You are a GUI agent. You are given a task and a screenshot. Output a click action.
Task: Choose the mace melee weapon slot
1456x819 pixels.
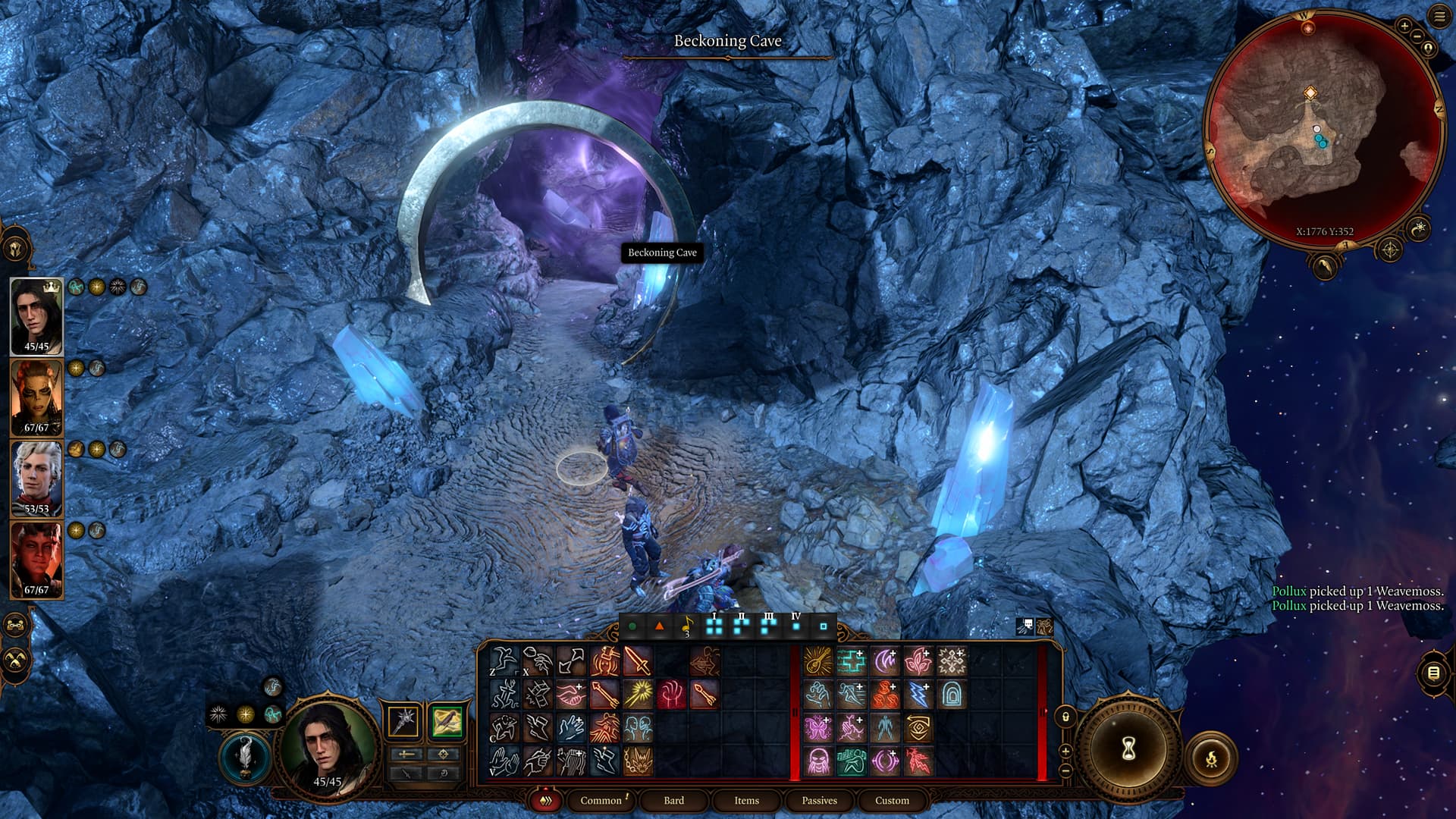(403, 720)
